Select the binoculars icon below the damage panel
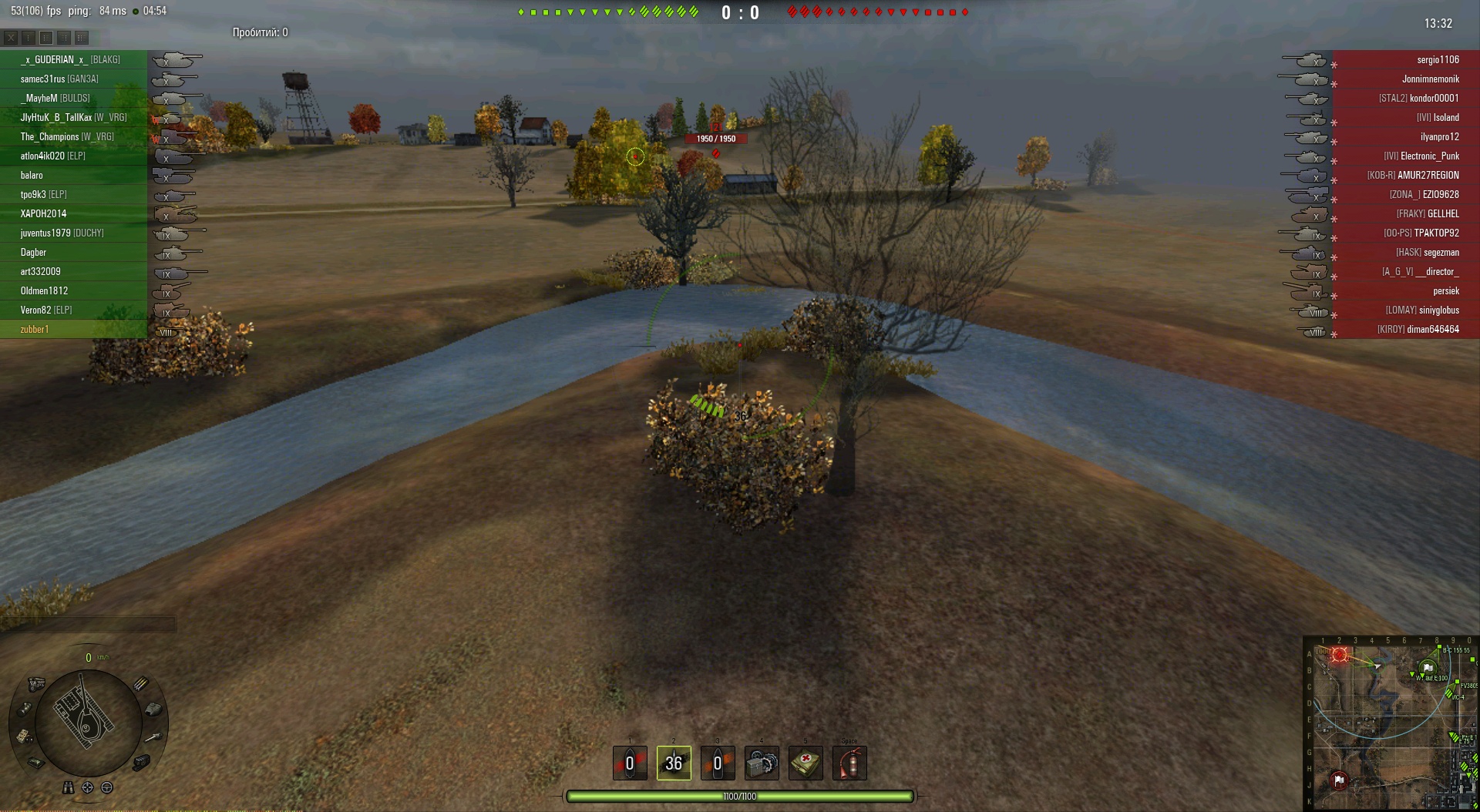1480x812 pixels. click(69, 787)
